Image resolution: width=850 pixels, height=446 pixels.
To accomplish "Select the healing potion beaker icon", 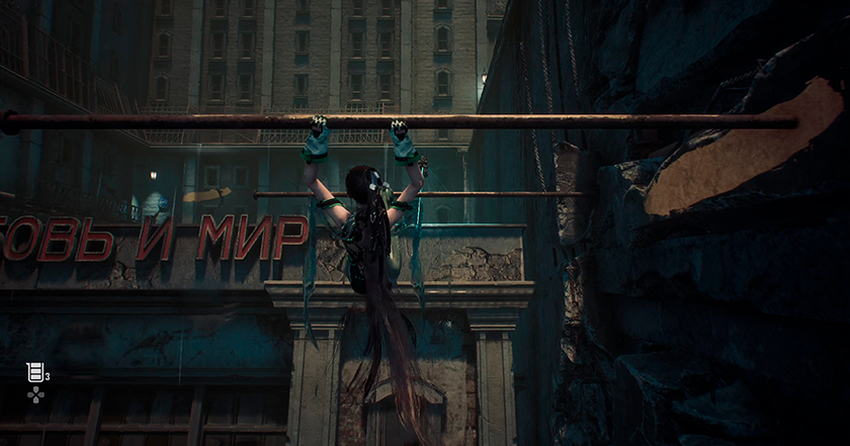I will (x=35, y=373).
